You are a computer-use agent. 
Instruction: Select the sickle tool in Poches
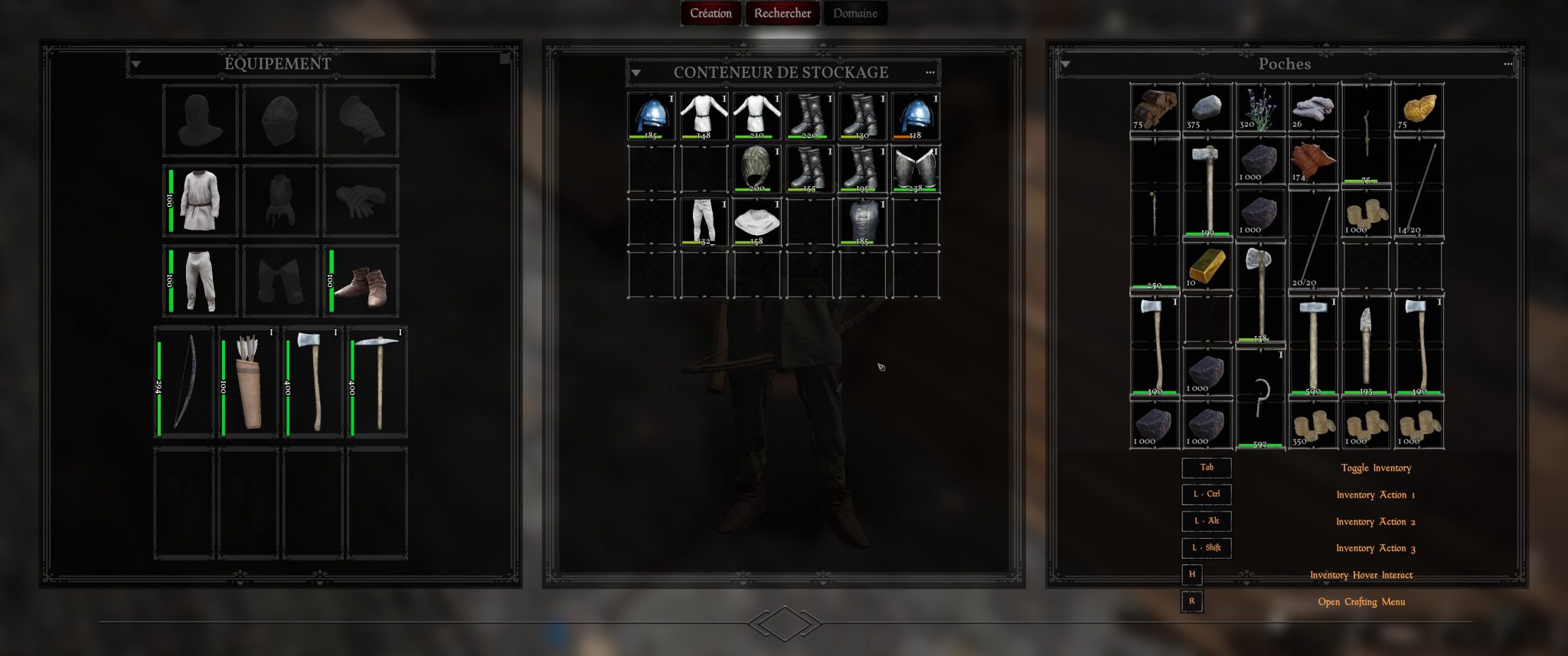pyautogui.click(x=1259, y=398)
